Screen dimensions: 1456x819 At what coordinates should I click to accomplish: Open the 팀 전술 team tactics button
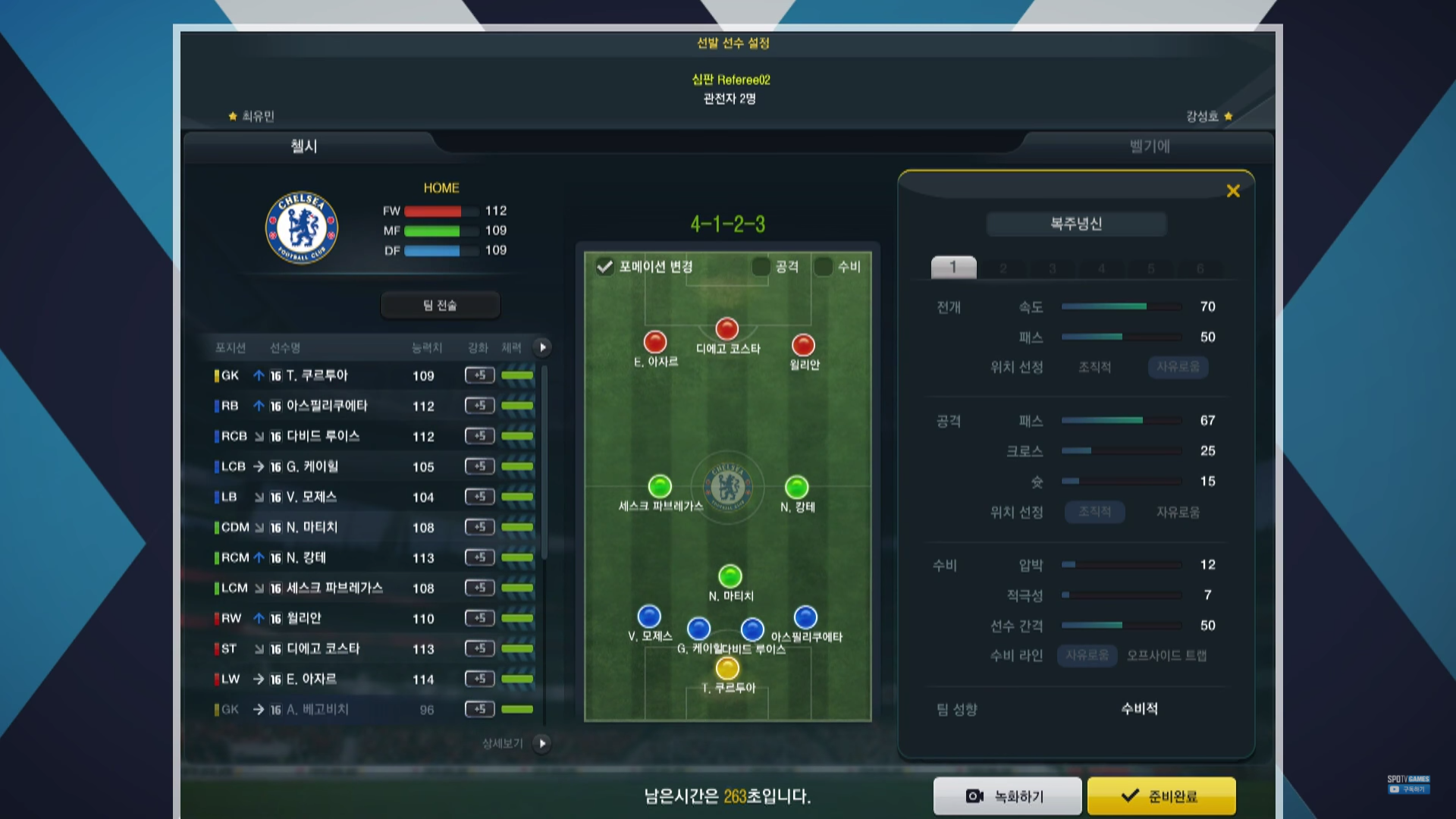pyautogui.click(x=440, y=305)
